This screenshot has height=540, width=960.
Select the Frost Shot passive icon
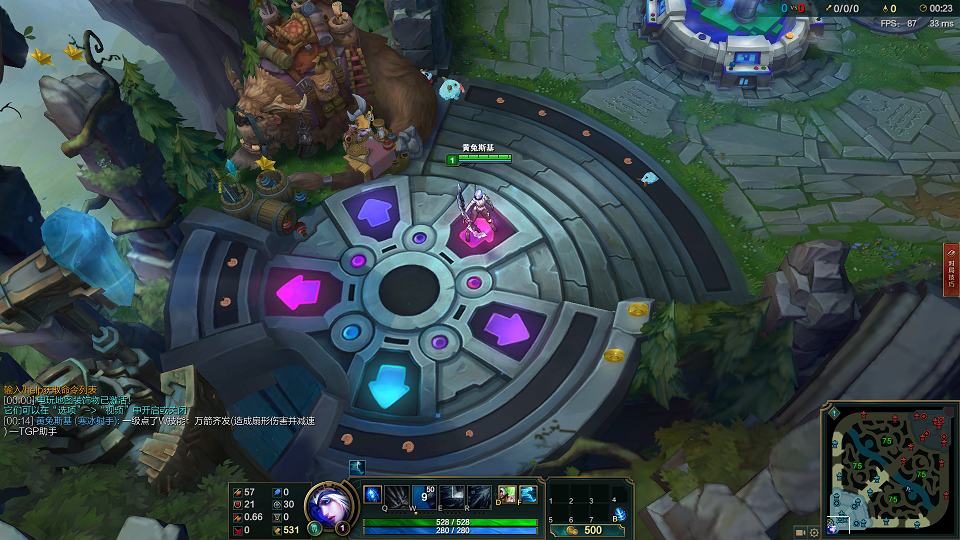pos(371,494)
